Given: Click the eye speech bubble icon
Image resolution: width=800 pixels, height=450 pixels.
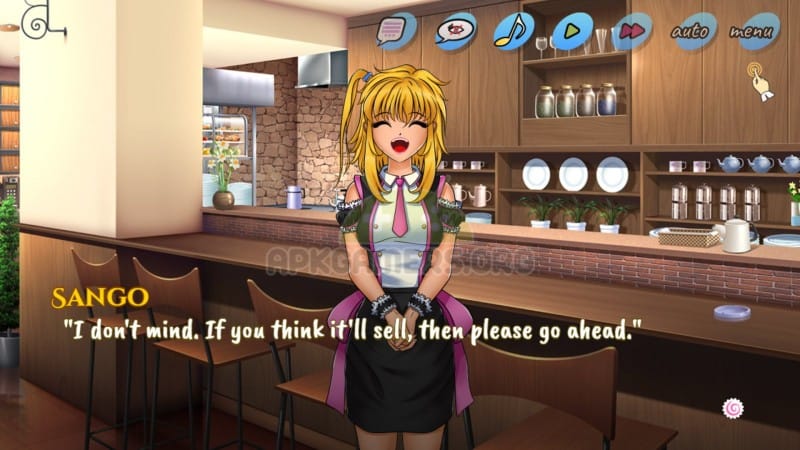Looking at the screenshot, I should pos(455,31).
